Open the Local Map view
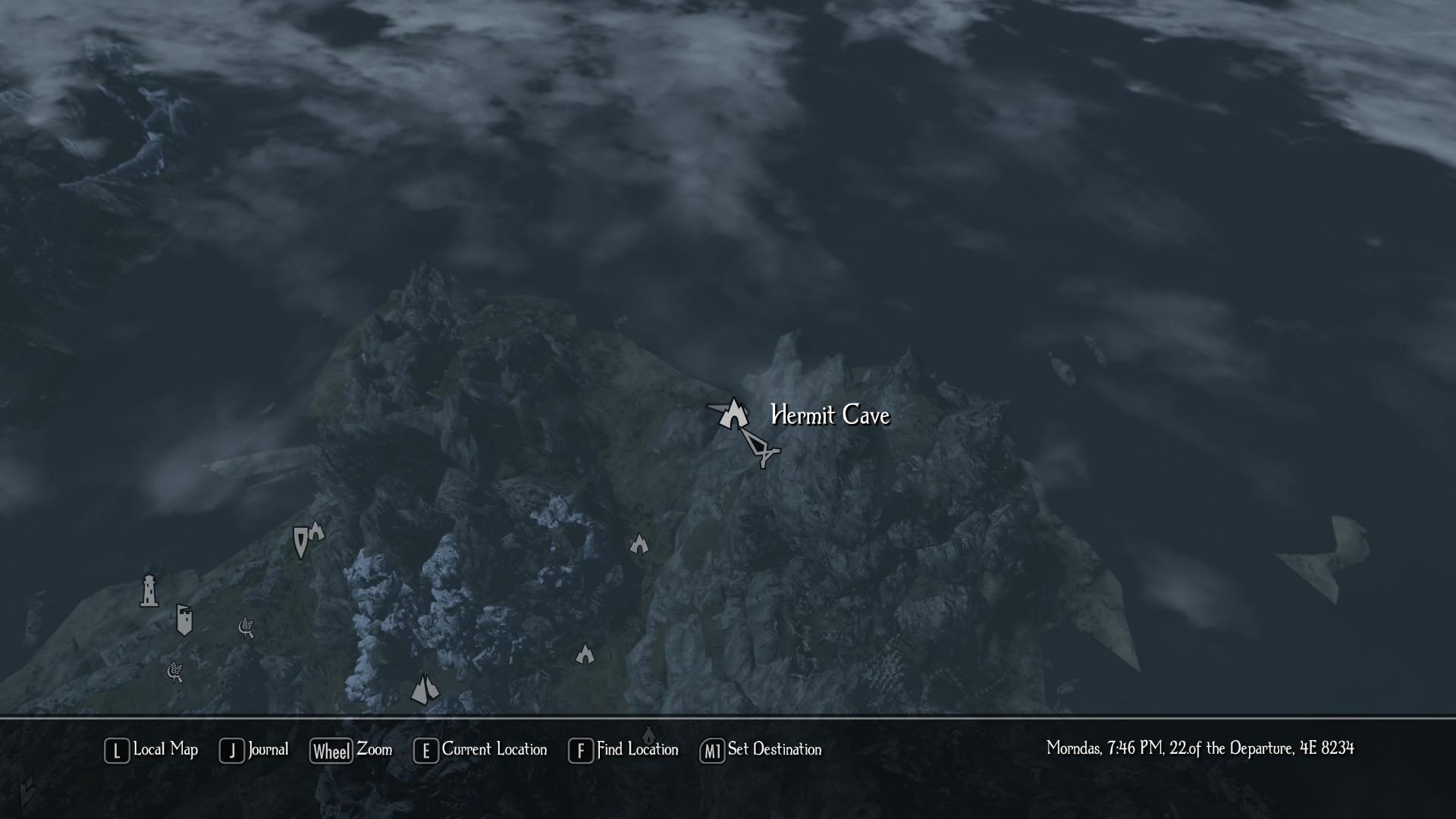This screenshot has width=1456, height=819. (152, 750)
